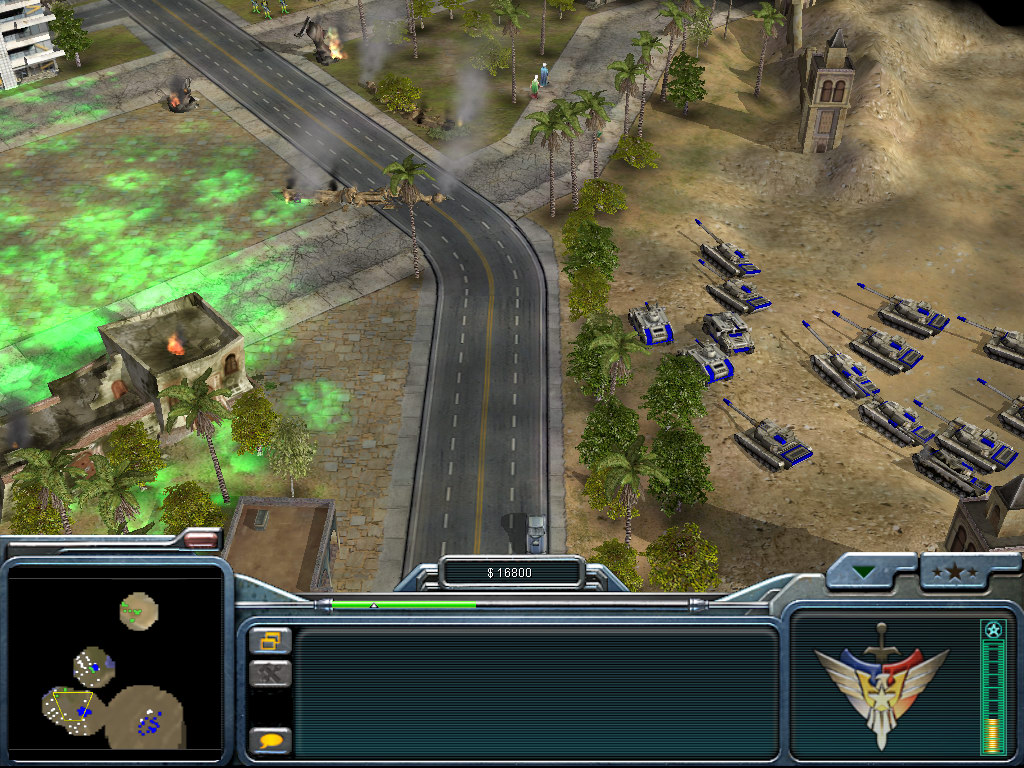Click the green down-arrow panel toggle
The image size is (1024, 768).
[x=862, y=573]
